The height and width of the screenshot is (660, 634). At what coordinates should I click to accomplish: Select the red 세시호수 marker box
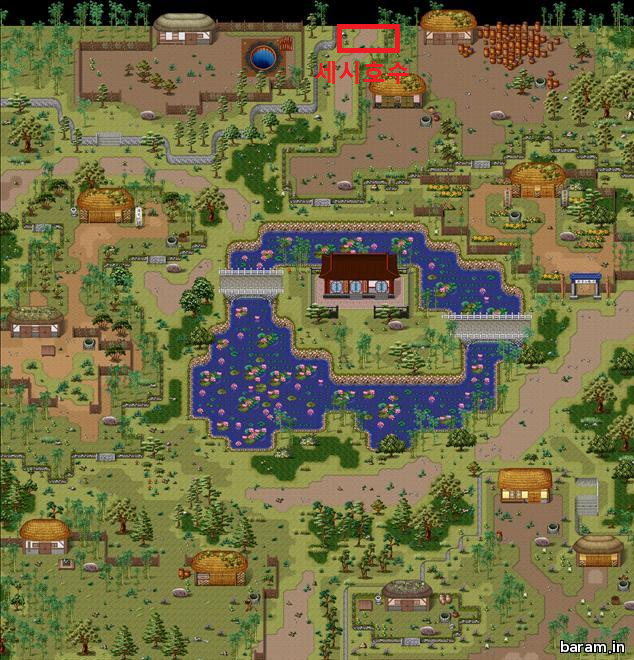click(368, 37)
